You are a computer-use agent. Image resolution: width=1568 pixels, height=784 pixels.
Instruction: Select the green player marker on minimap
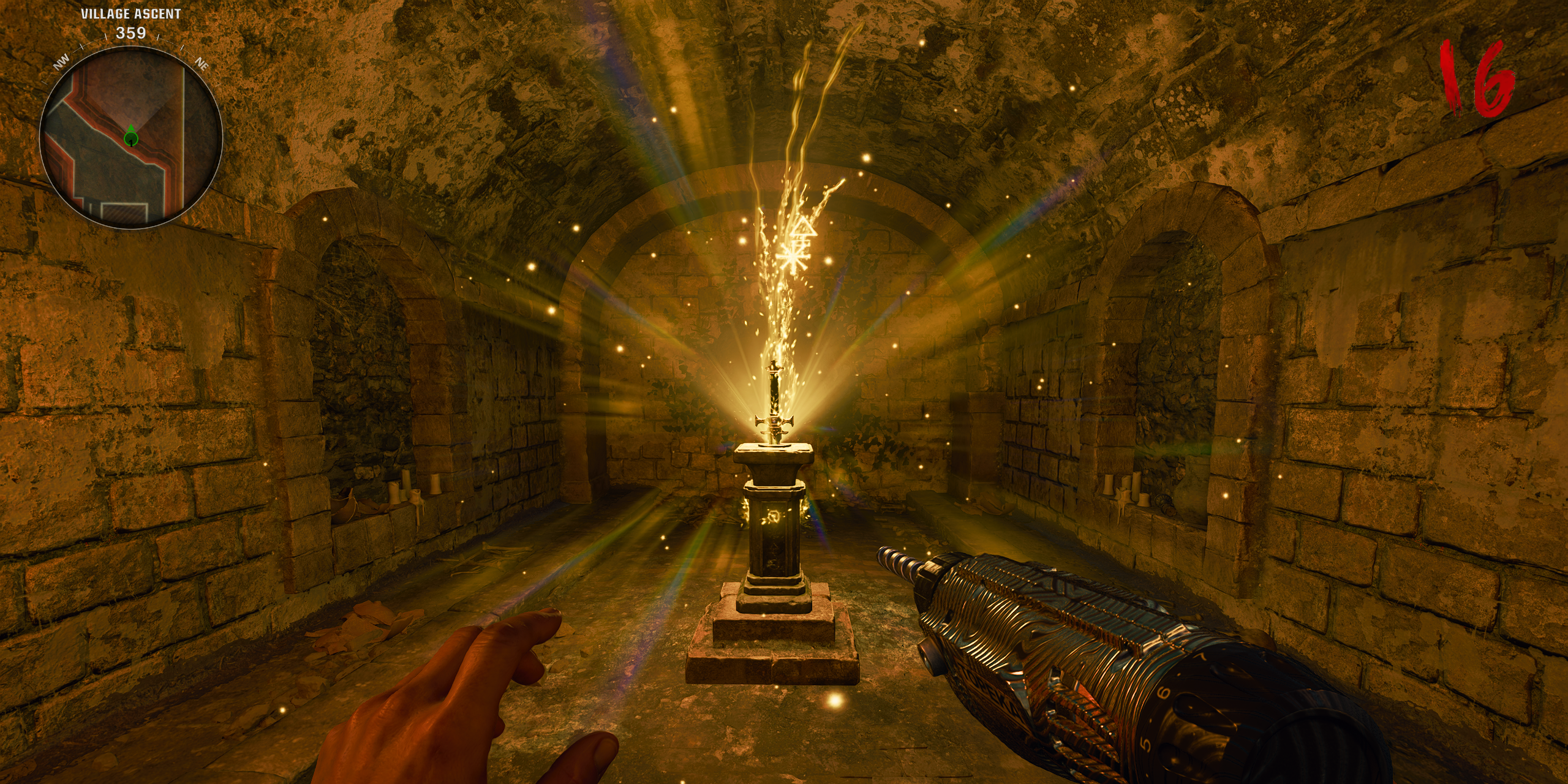point(130,138)
